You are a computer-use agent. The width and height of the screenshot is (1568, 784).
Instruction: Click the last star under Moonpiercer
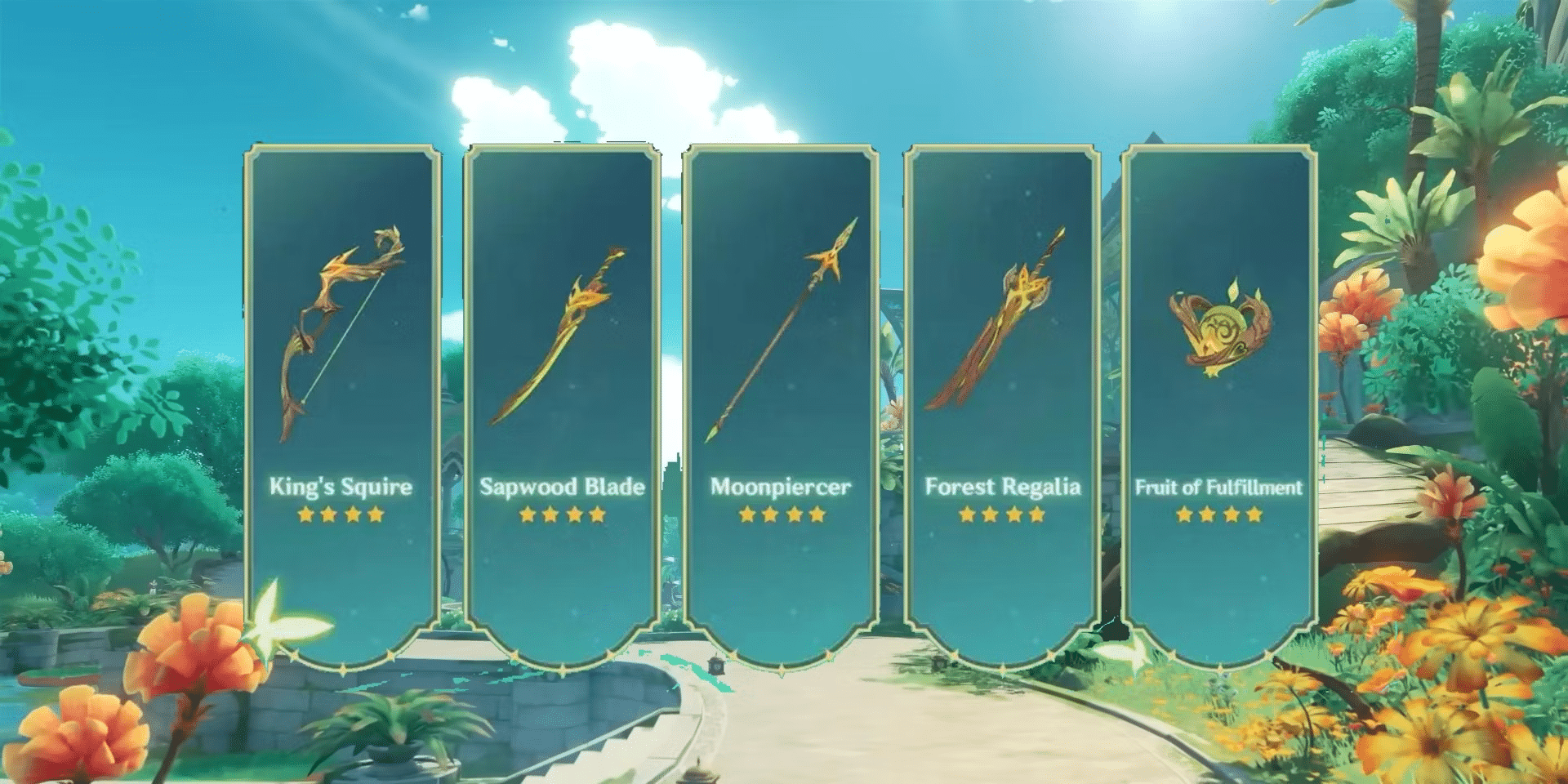tap(814, 515)
